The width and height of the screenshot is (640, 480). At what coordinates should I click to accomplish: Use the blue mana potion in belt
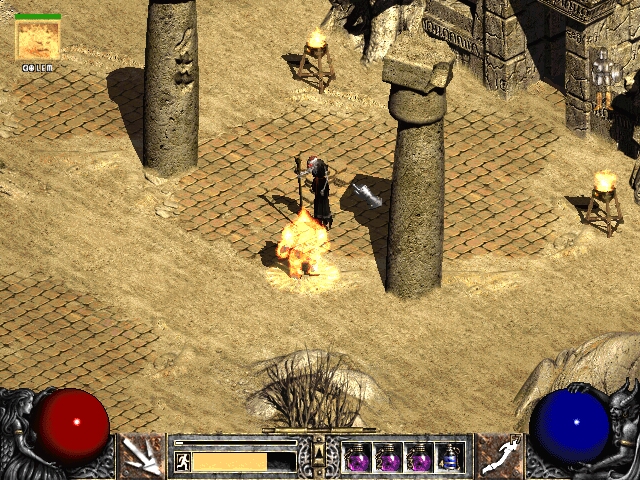tap(451, 458)
